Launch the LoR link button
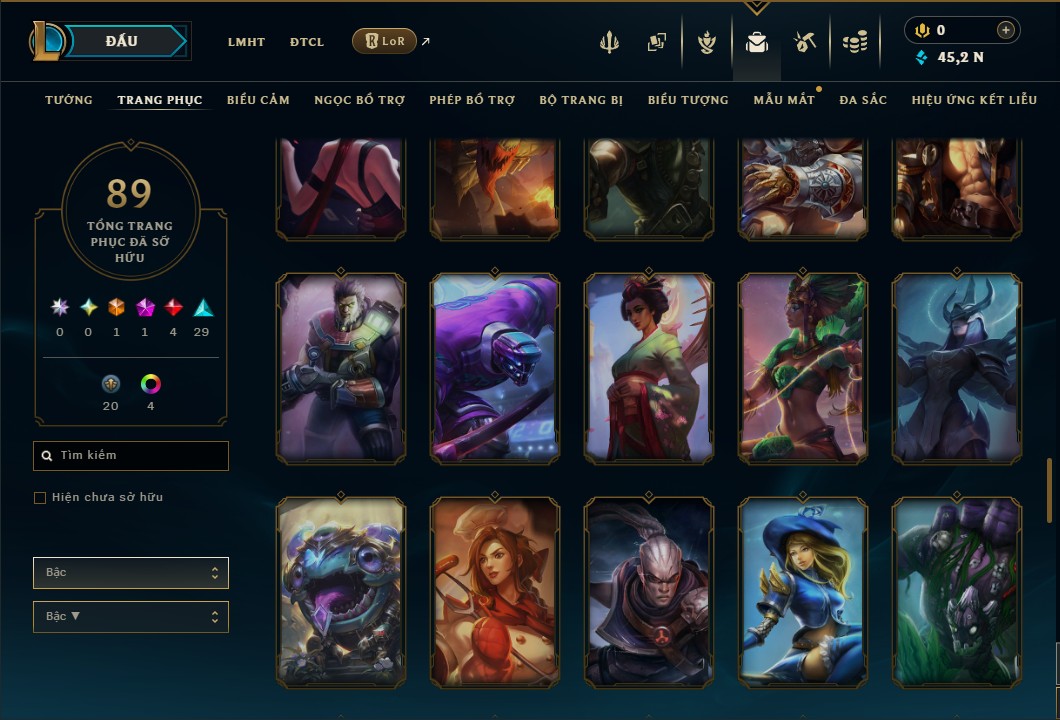This screenshot has height=720, width=1060. 384,41
